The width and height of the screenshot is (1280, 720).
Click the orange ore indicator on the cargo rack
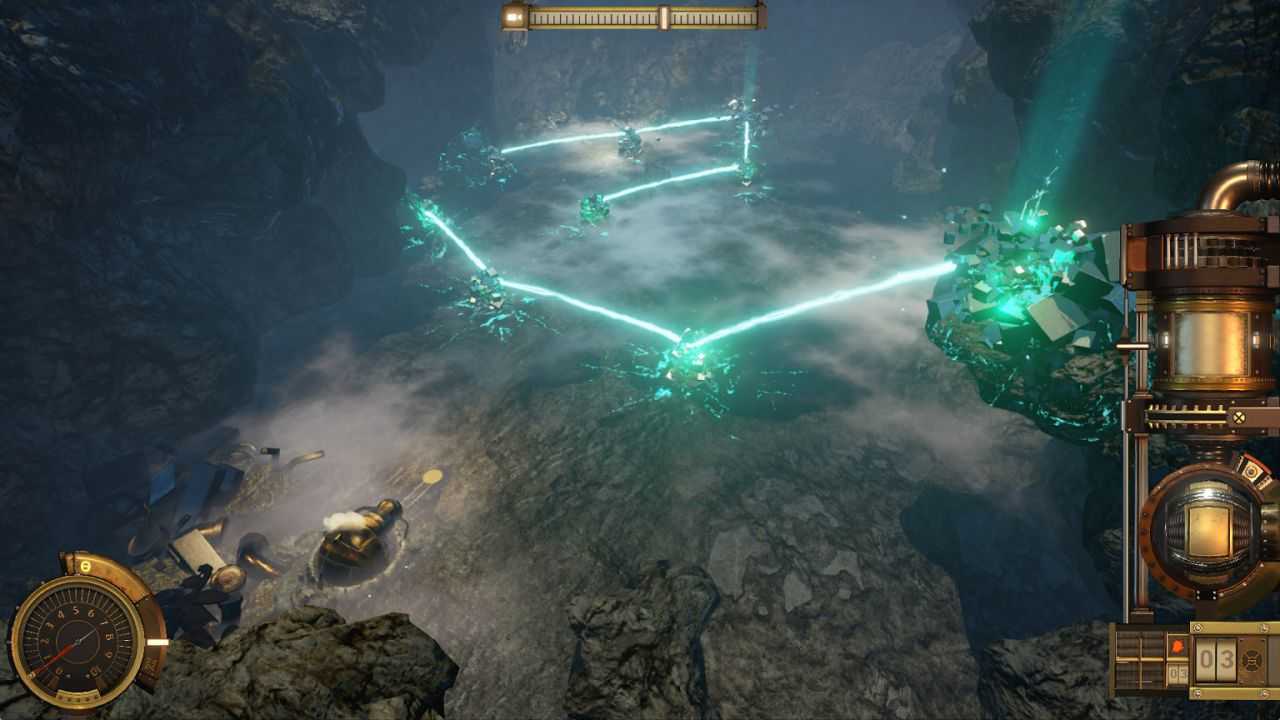(x=1178, y=644)
